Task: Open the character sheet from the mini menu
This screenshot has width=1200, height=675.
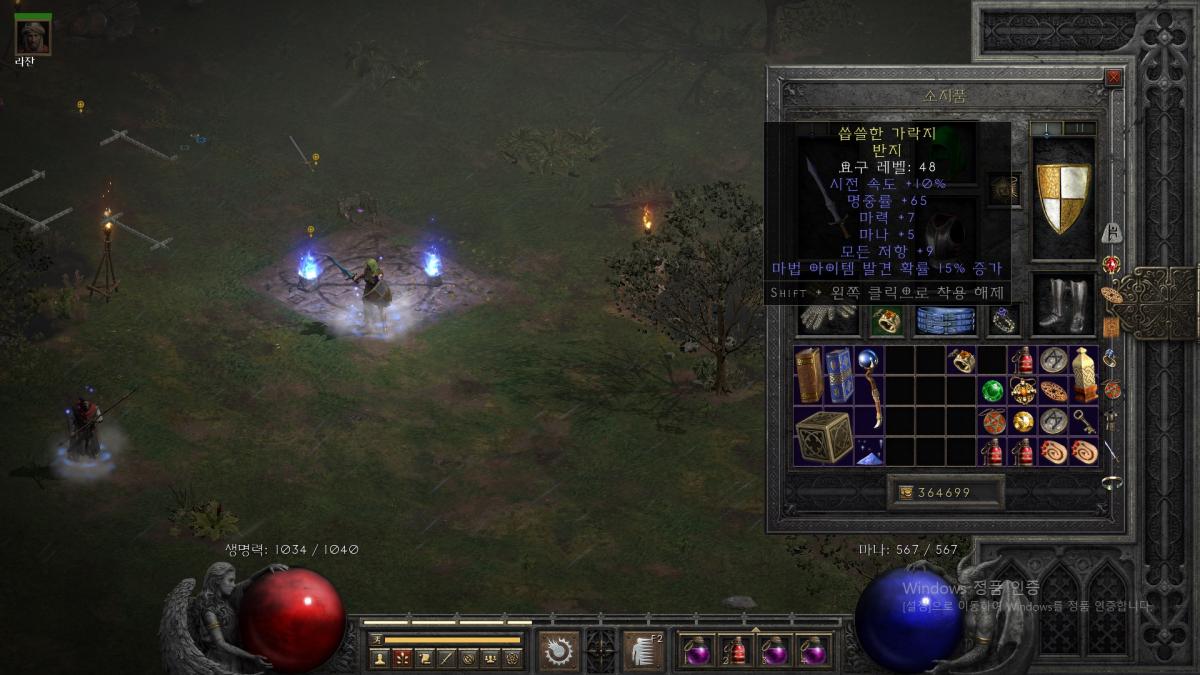Action: [379, 658]
